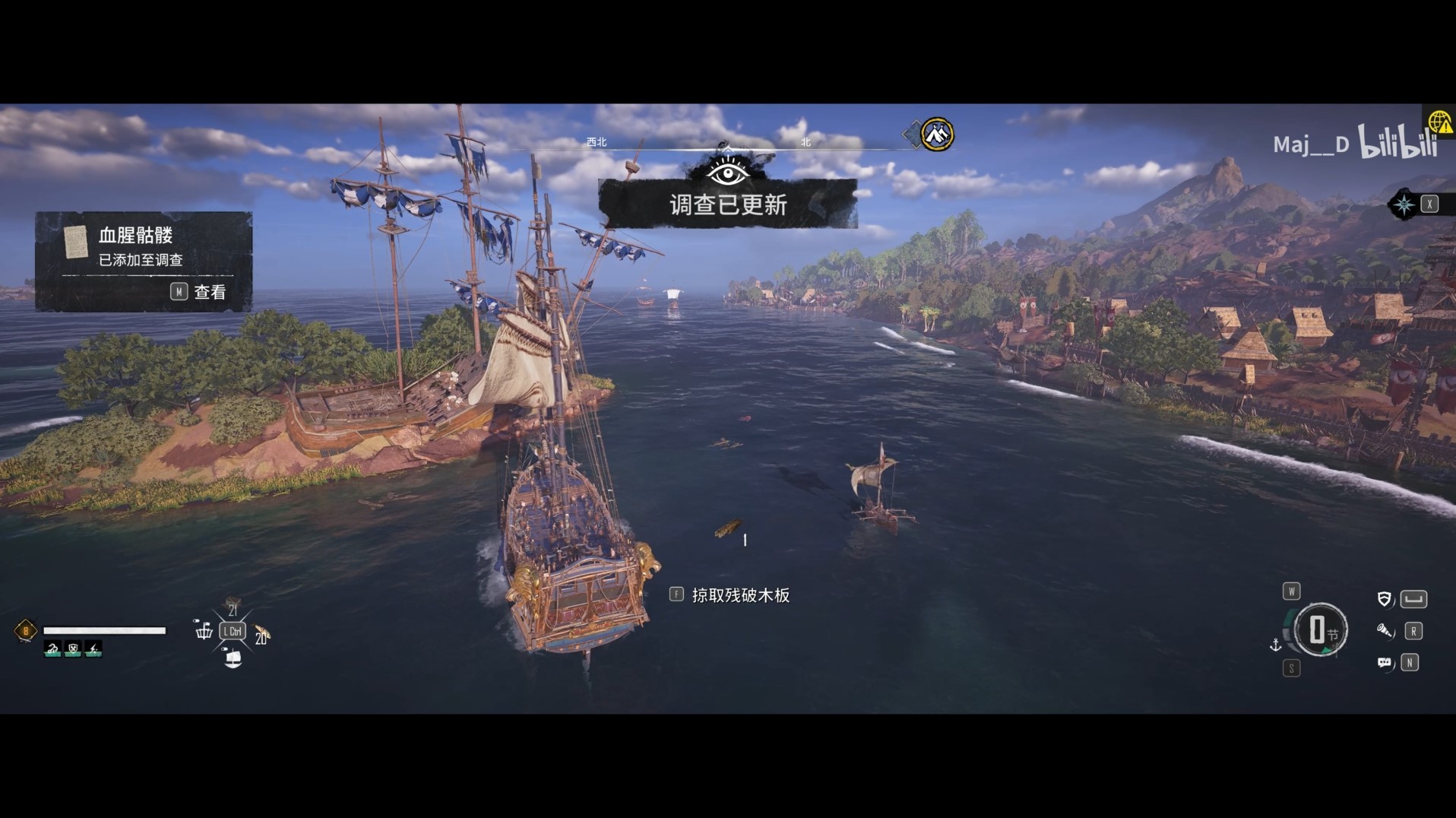Open the 血腥骷髅 investigation notification
The height and width of the screenshot is (818, 1456).
pos(143,261)
